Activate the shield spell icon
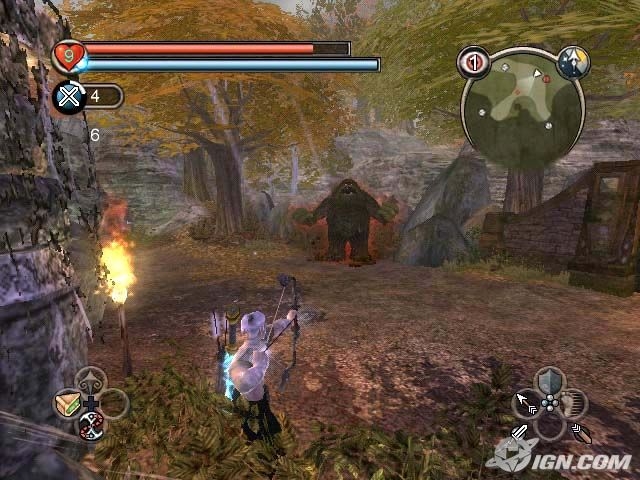The width and height of the screenshot is (640, 480). 550,380
